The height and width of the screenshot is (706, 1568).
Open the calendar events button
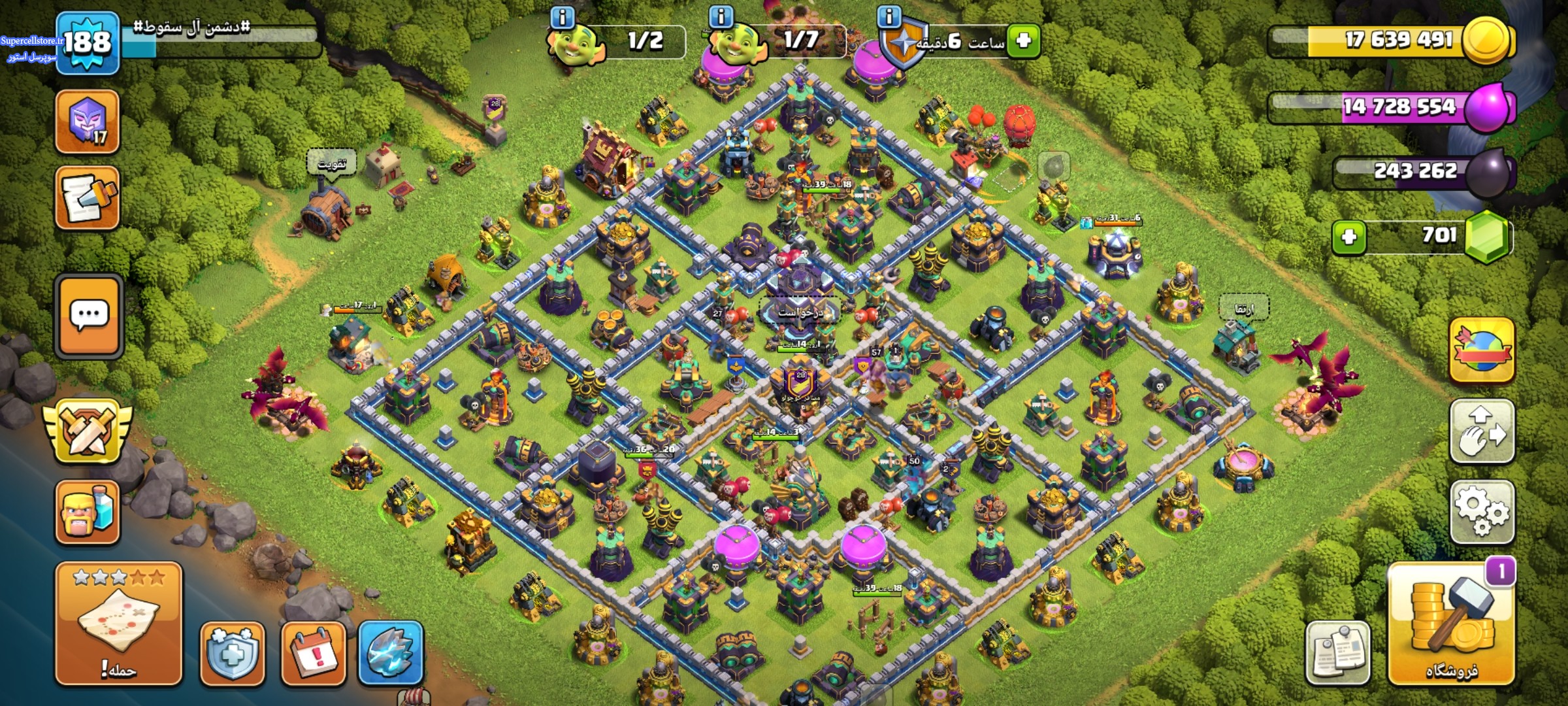(314, 654)
